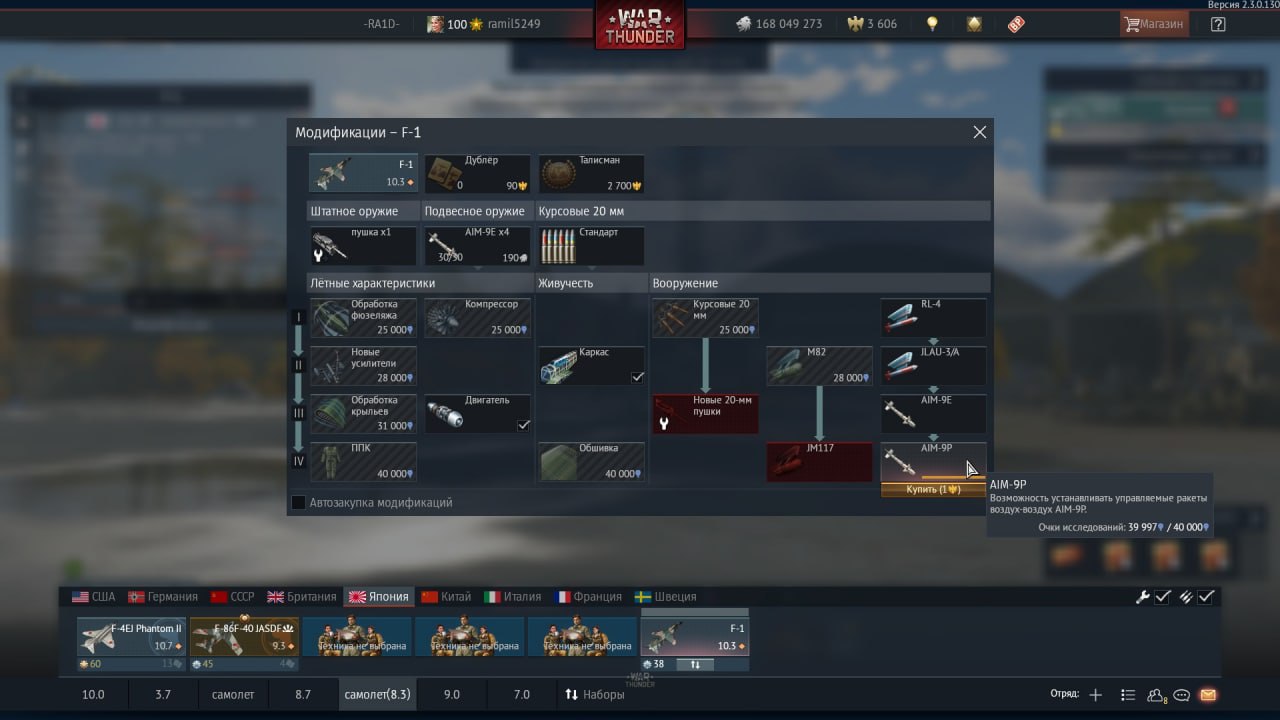Select the Дублёр backup vehicle item
The height and width of the screenshot is (720, 1280).
point(477,173)
